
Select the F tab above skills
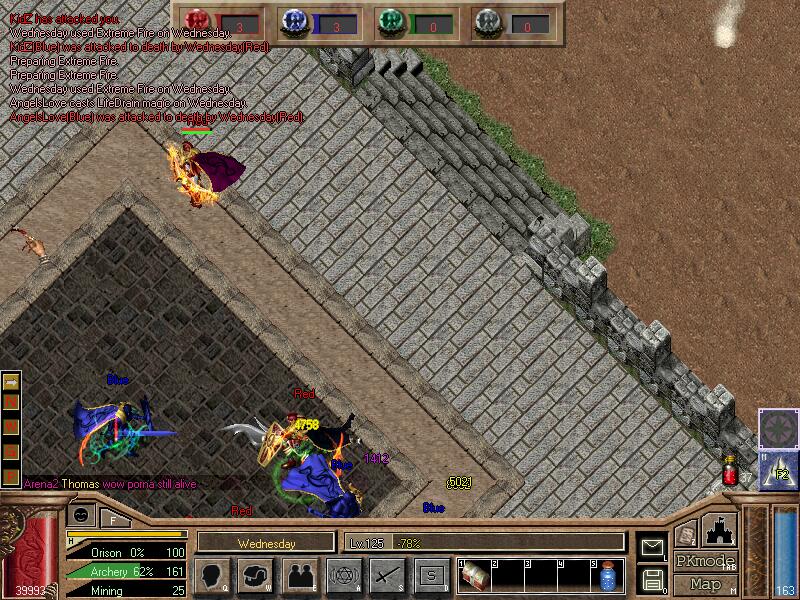pos(114,517)
